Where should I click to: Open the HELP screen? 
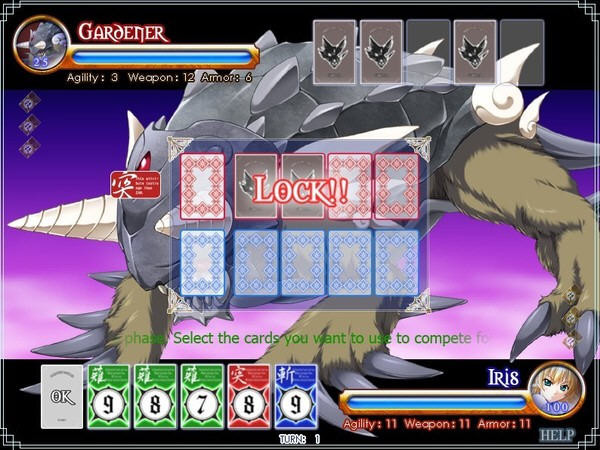tap(557, 435)
